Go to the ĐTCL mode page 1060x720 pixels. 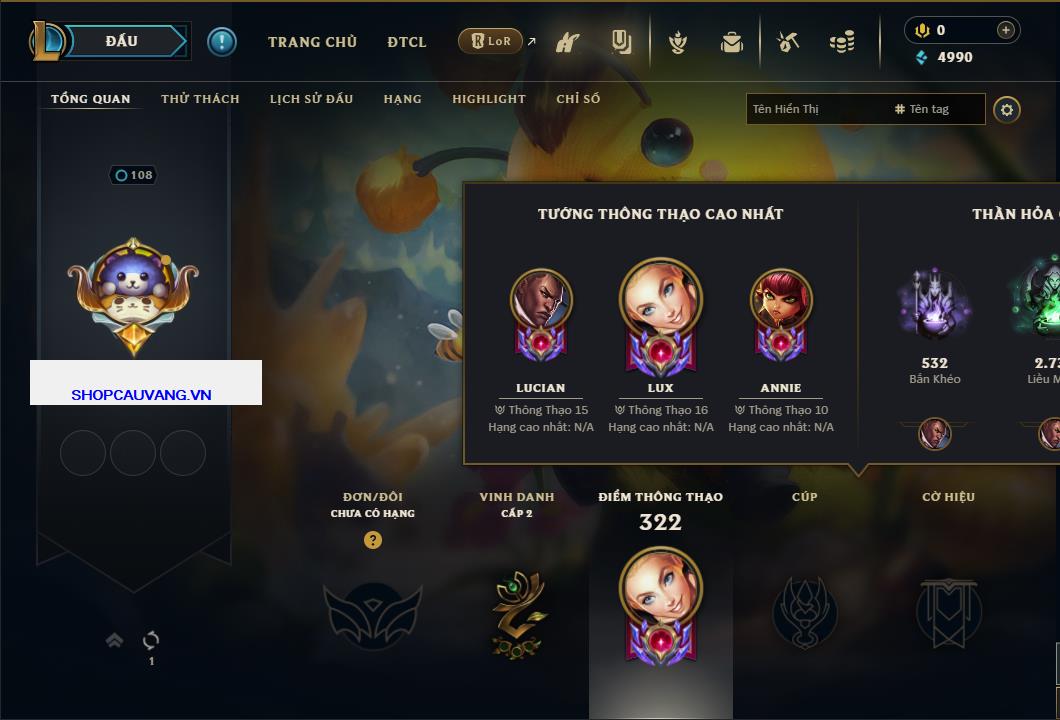click(x=407, y=42)
